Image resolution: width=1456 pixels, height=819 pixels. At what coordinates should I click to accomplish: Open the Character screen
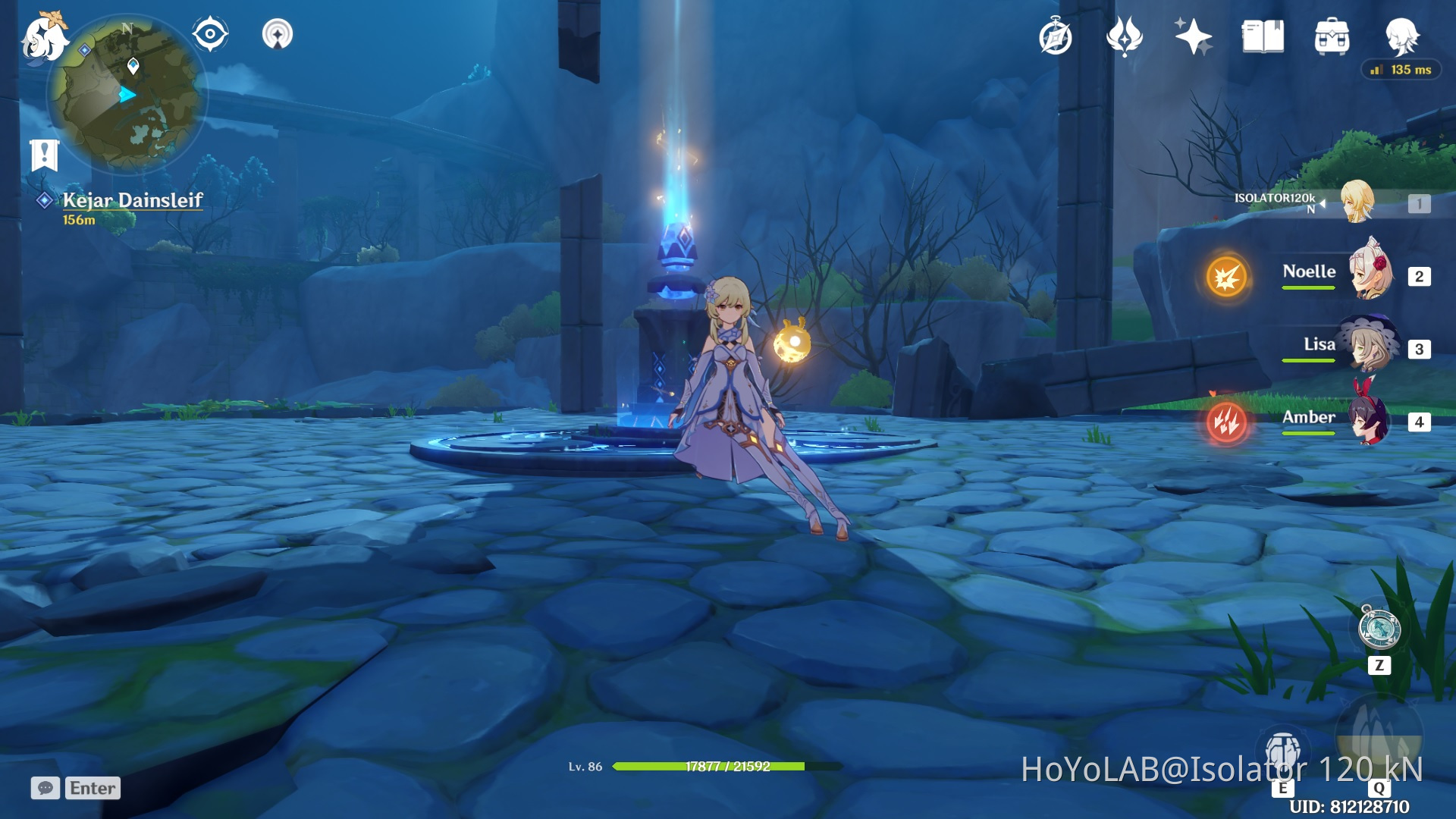(1404, 34)
